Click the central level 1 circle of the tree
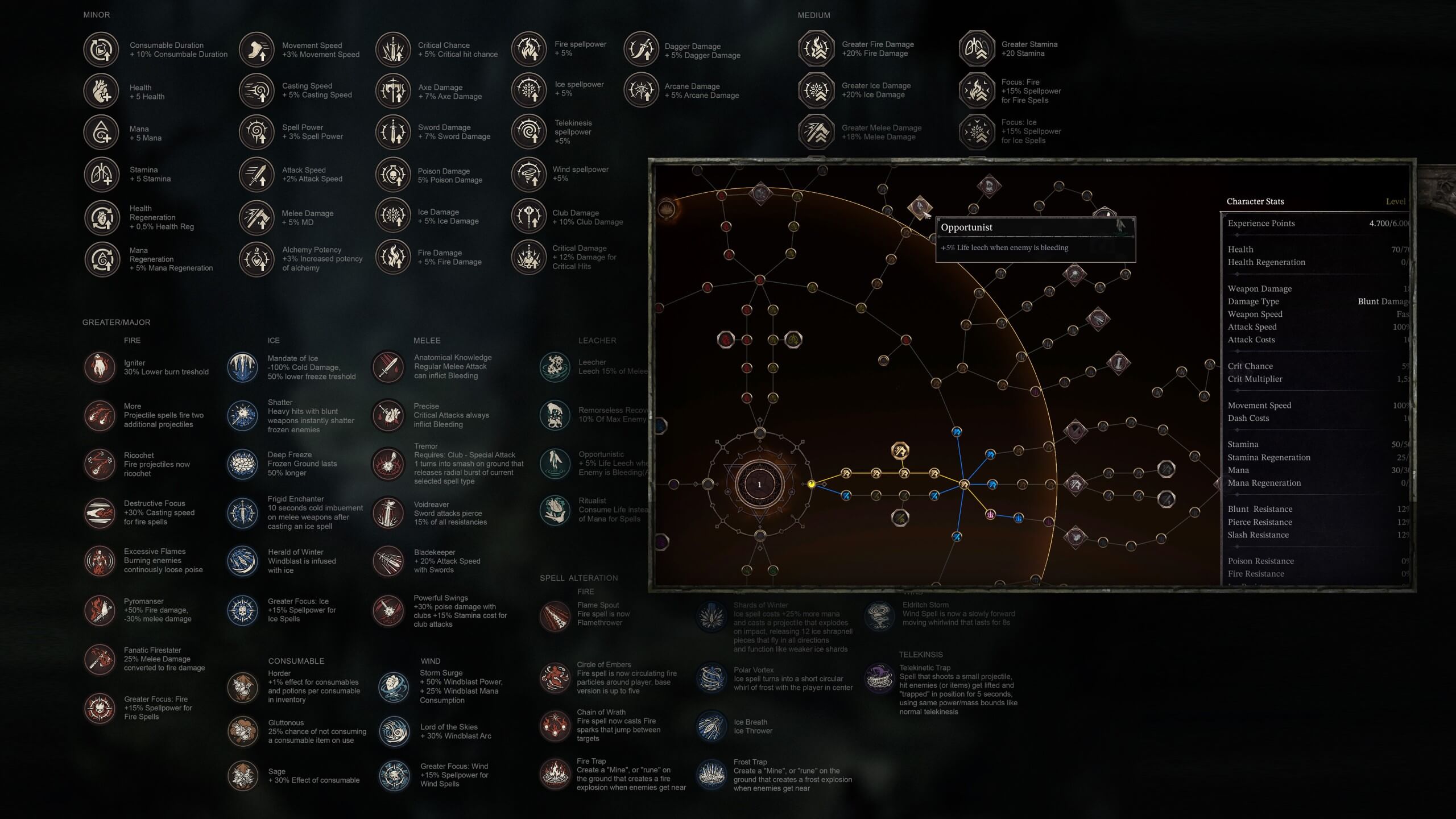Image resolution: width=1456 pixels, height=819 pixels. (x=760, y=484)
